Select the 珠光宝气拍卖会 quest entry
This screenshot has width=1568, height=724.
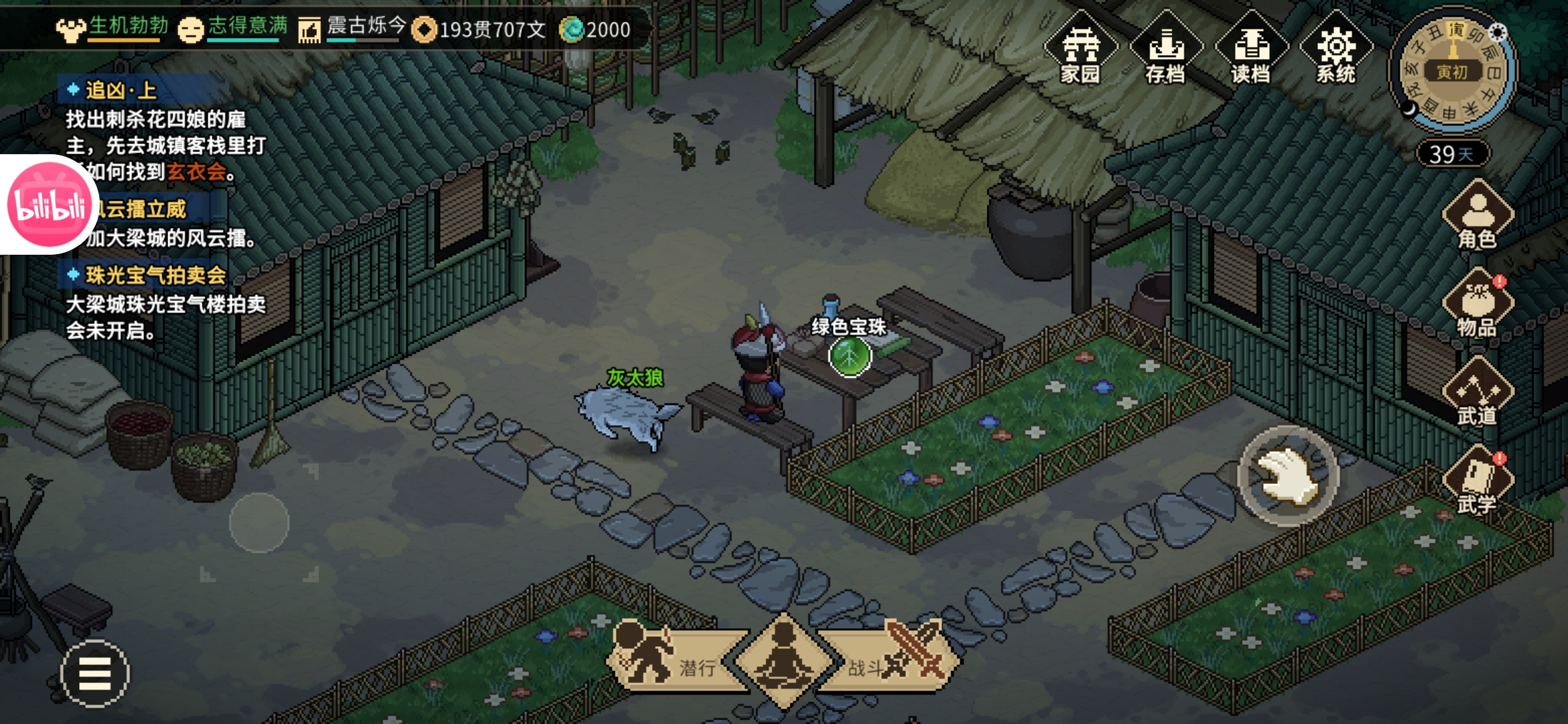coord(155,276)
